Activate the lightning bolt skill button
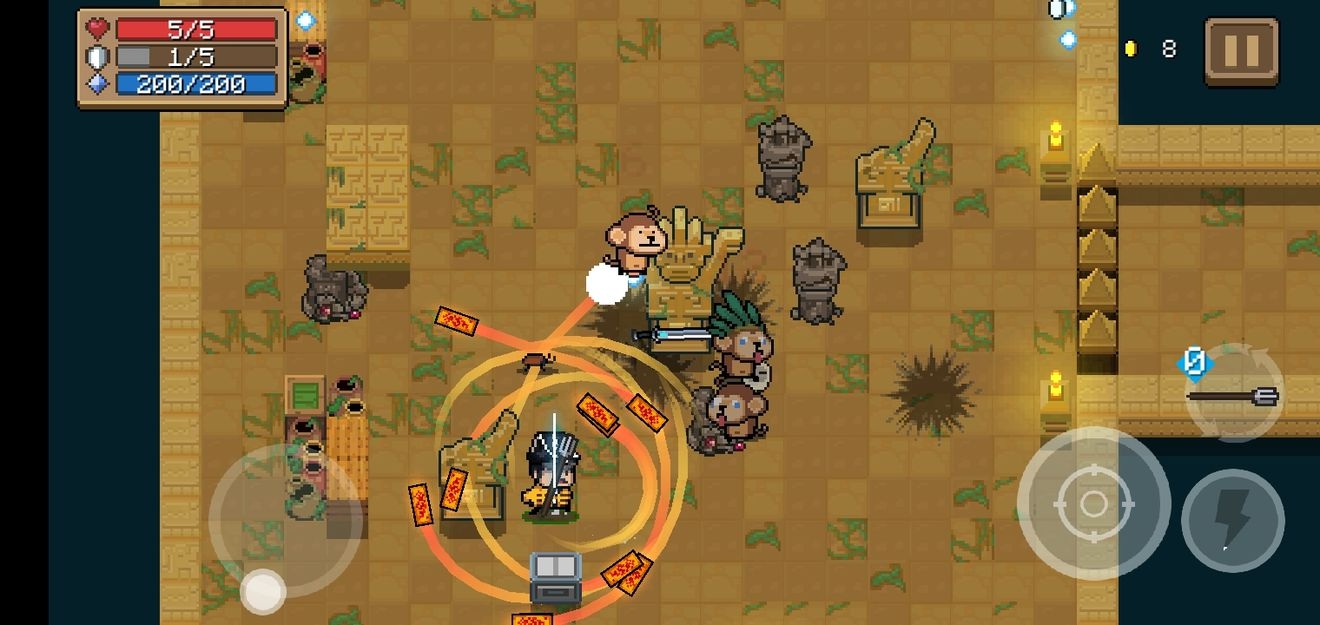This screenshot has width=1320, height=625. coord(1232,520)
